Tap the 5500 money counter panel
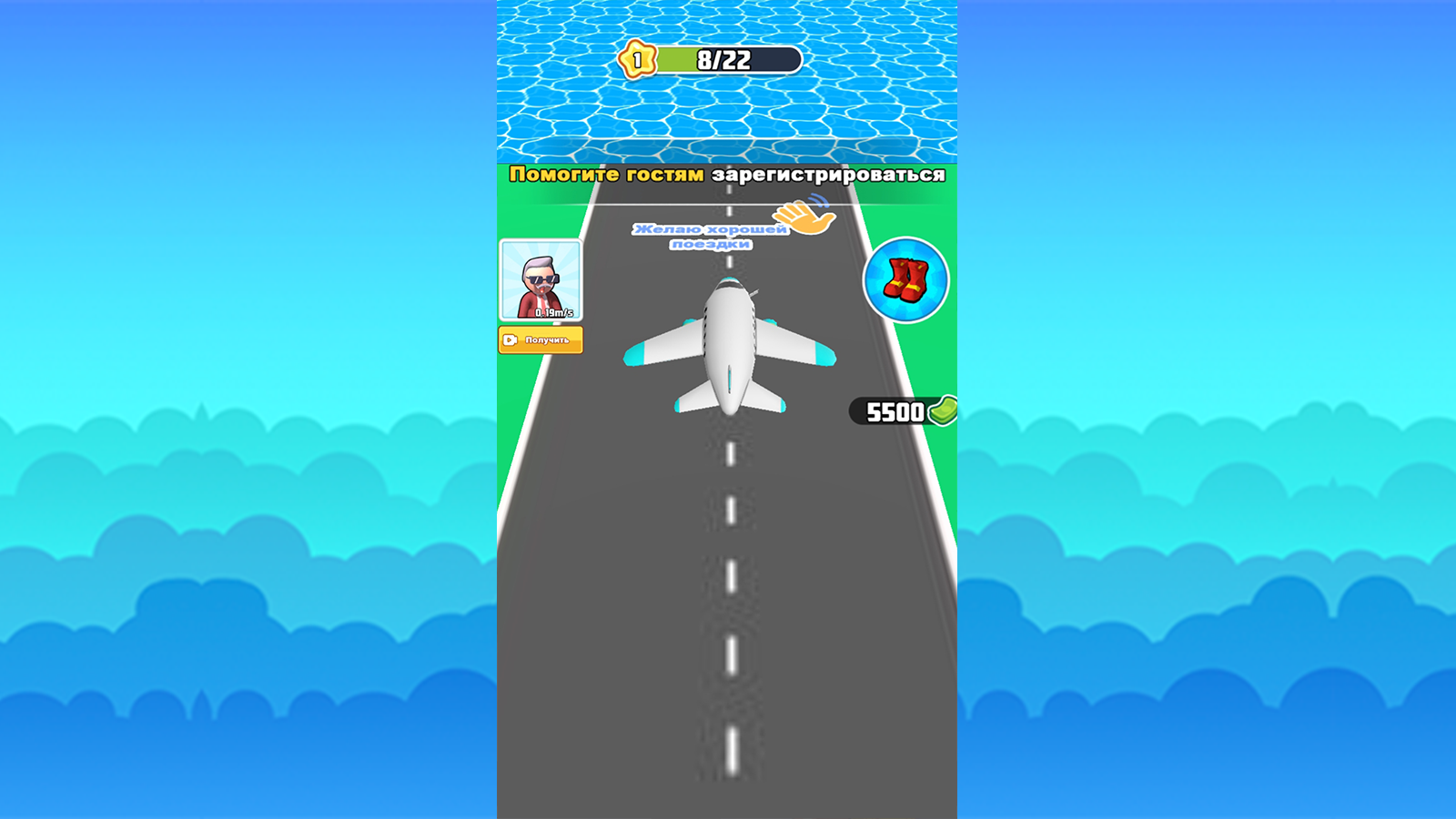1456x819 pixels. [896, 412]
